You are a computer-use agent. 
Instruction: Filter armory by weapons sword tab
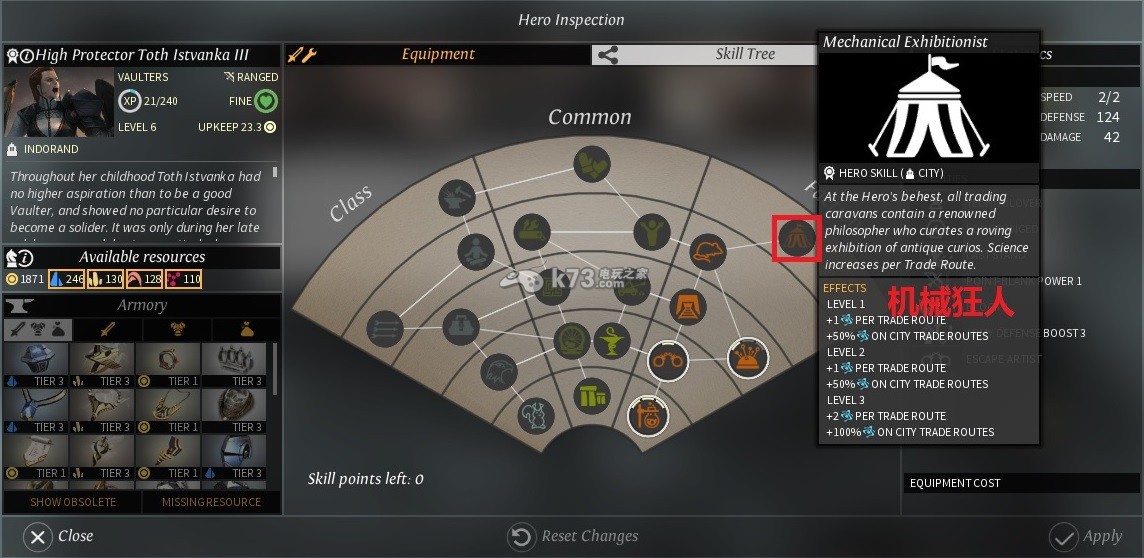pyautogui.click(x=108, y=329)
